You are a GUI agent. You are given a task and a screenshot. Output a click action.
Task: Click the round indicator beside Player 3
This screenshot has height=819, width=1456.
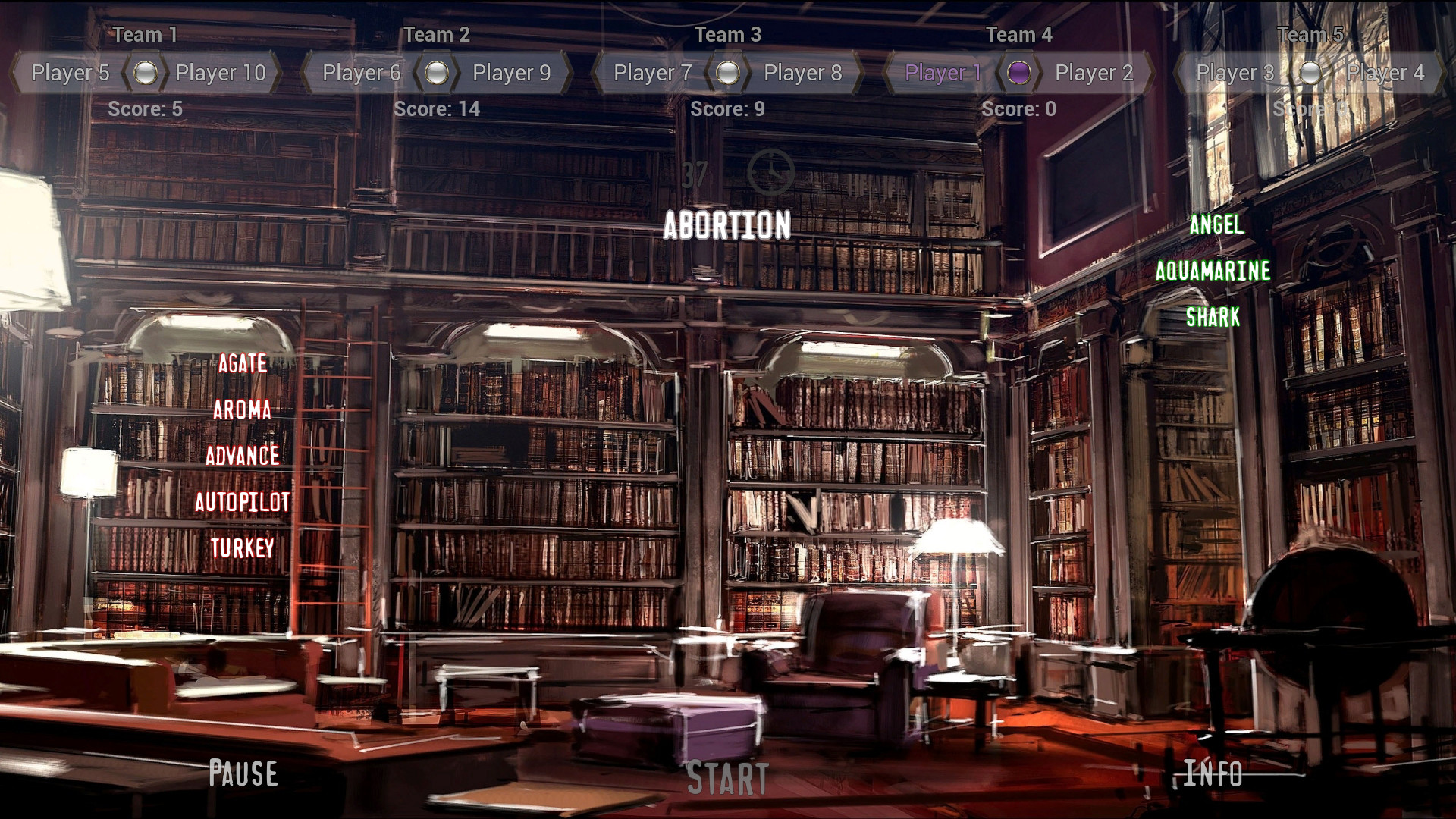1311,74
